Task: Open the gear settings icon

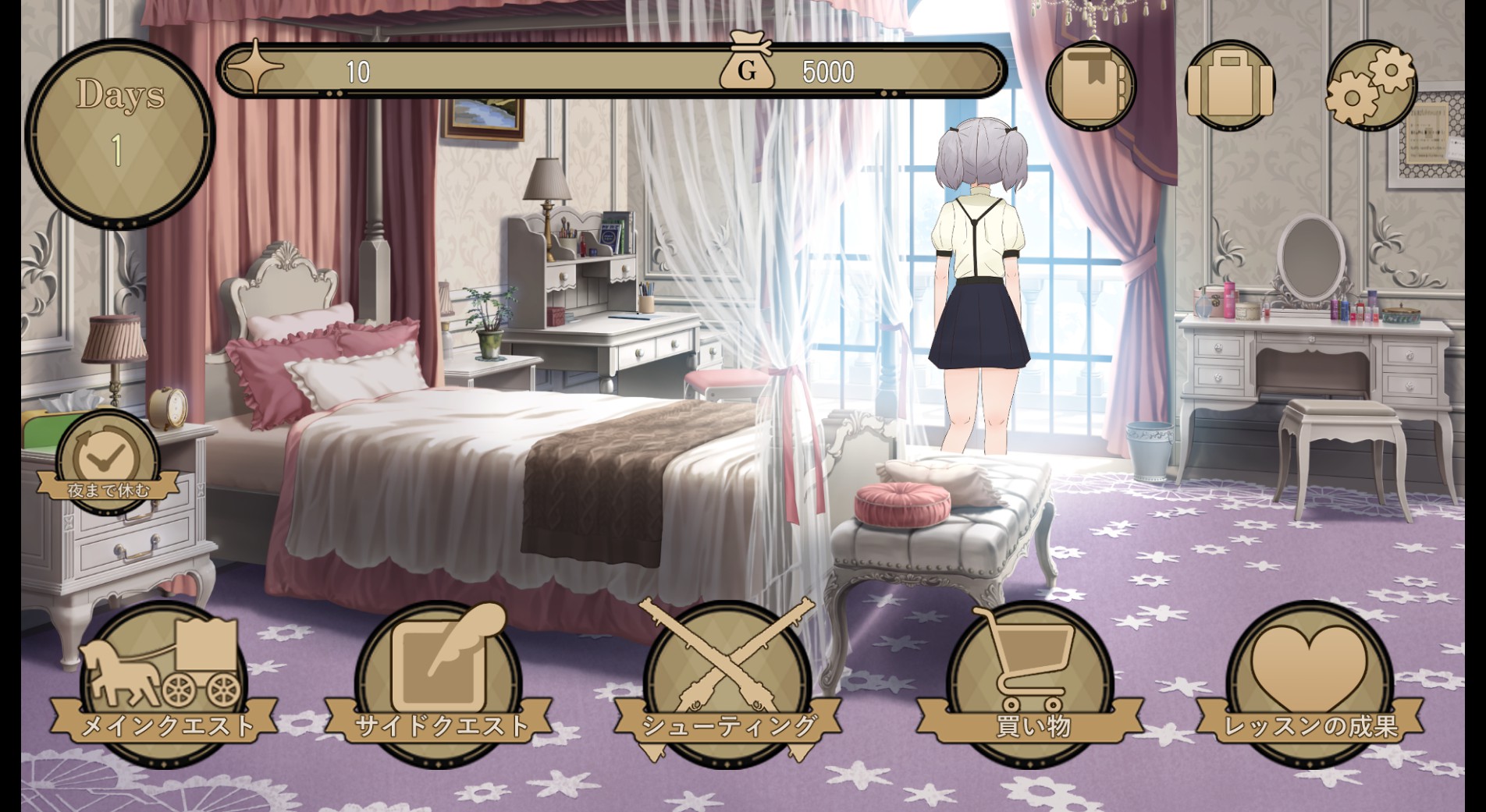Action: 1371,84
